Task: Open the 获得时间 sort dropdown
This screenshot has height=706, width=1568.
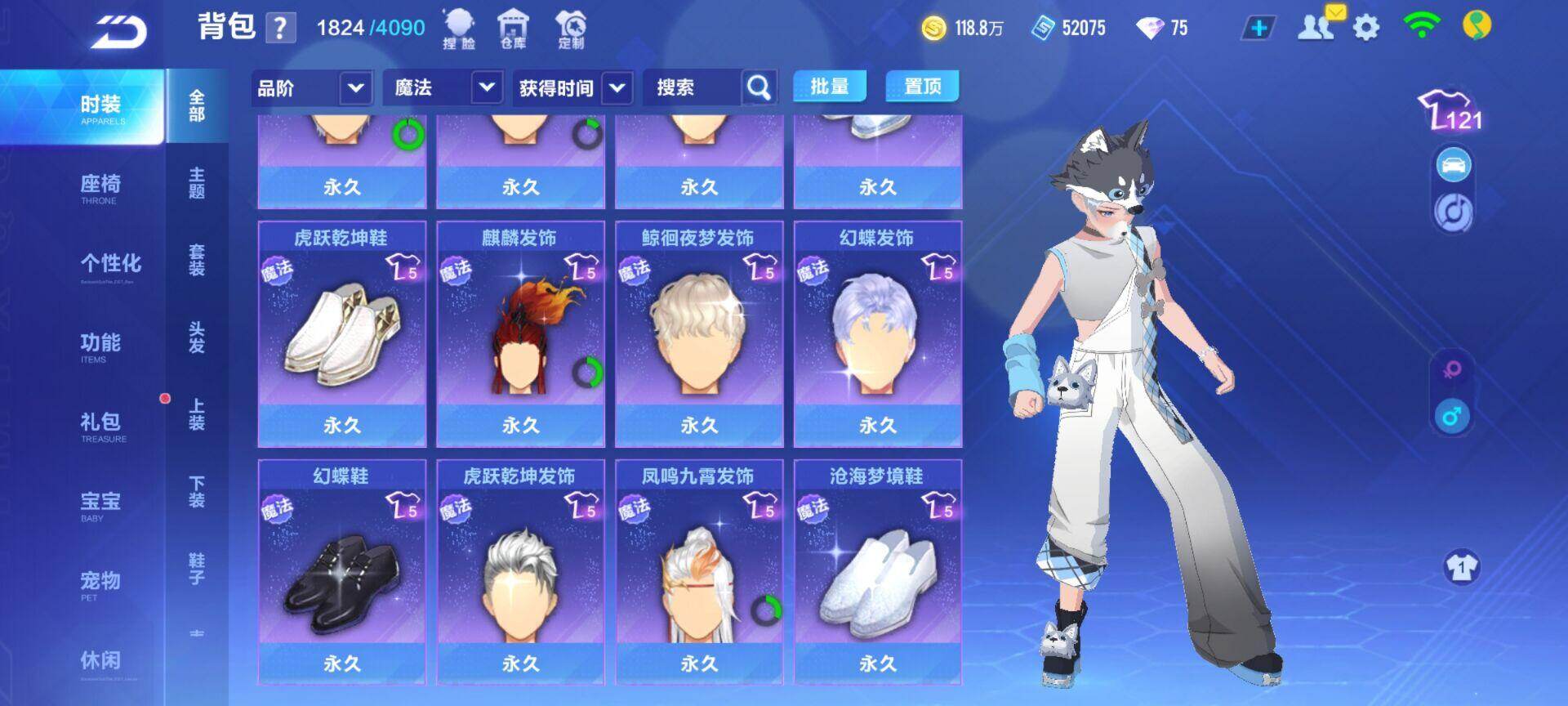Action: coord(572,87)
